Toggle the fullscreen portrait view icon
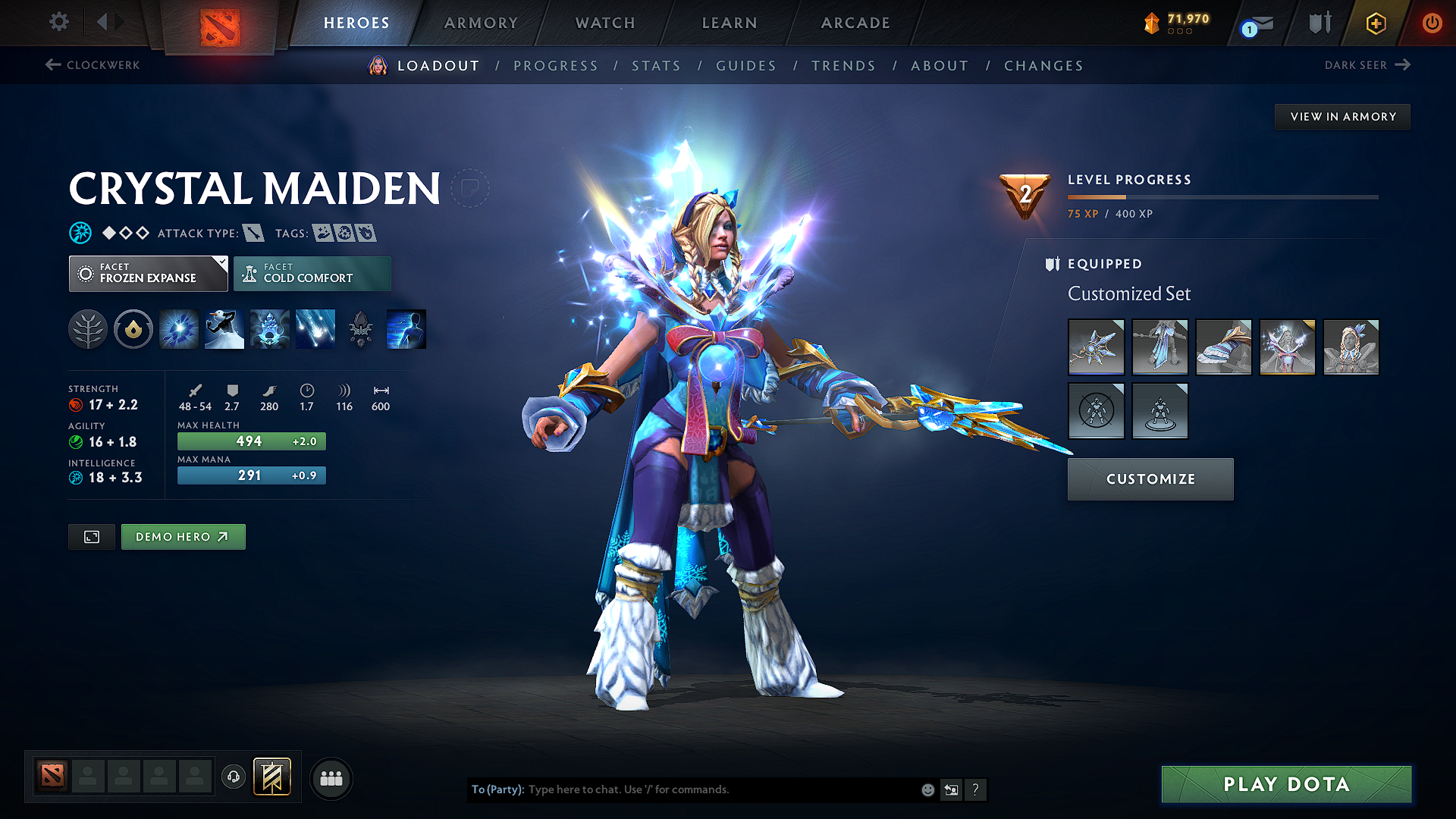Screen dimensions: 1456x819 pyautogui.click(x=91, y=536)
